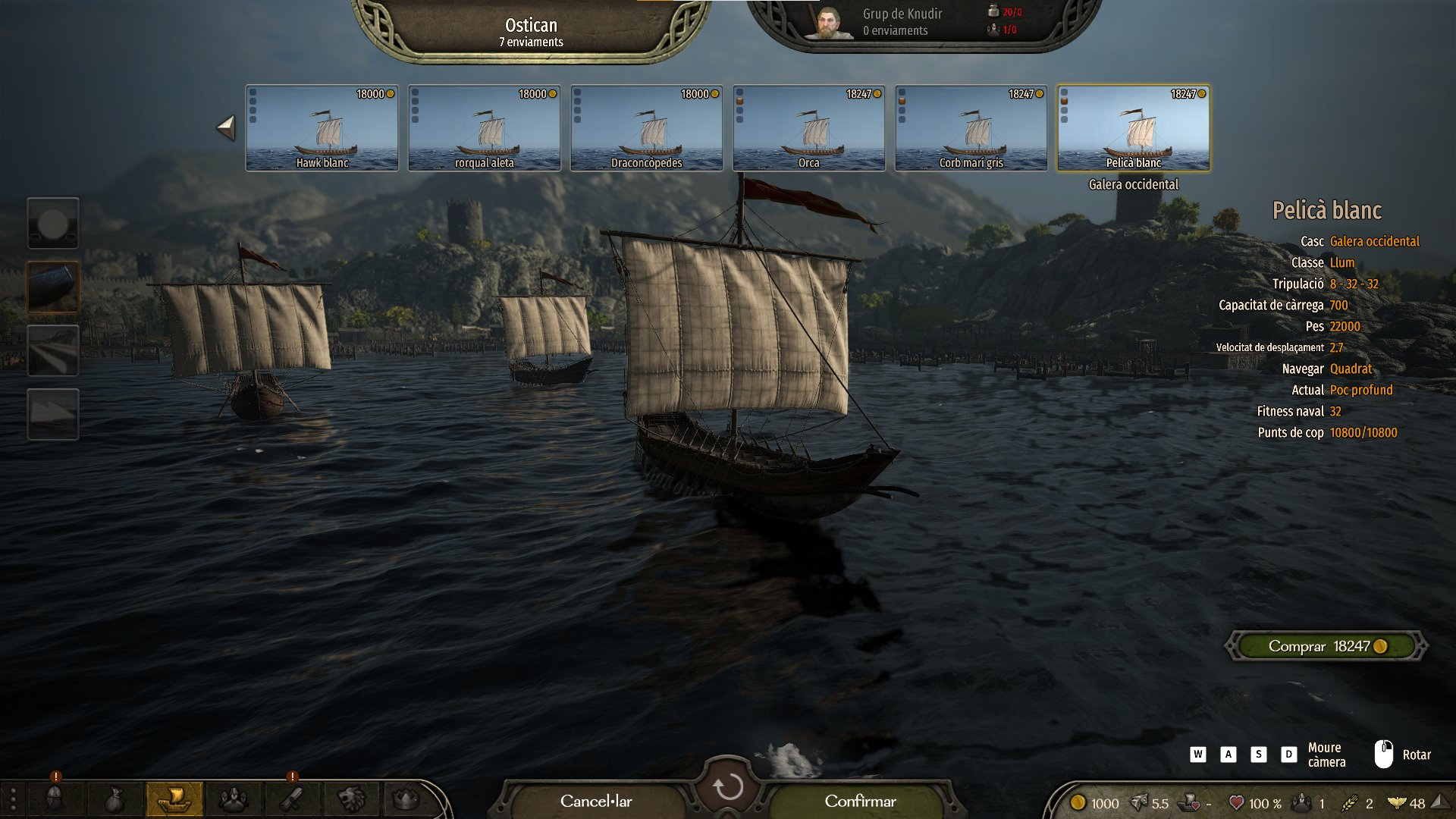Open the party troops screen
Viewport: 1456px width, 819px height.
pyautogui.click(x=234, y=799)
